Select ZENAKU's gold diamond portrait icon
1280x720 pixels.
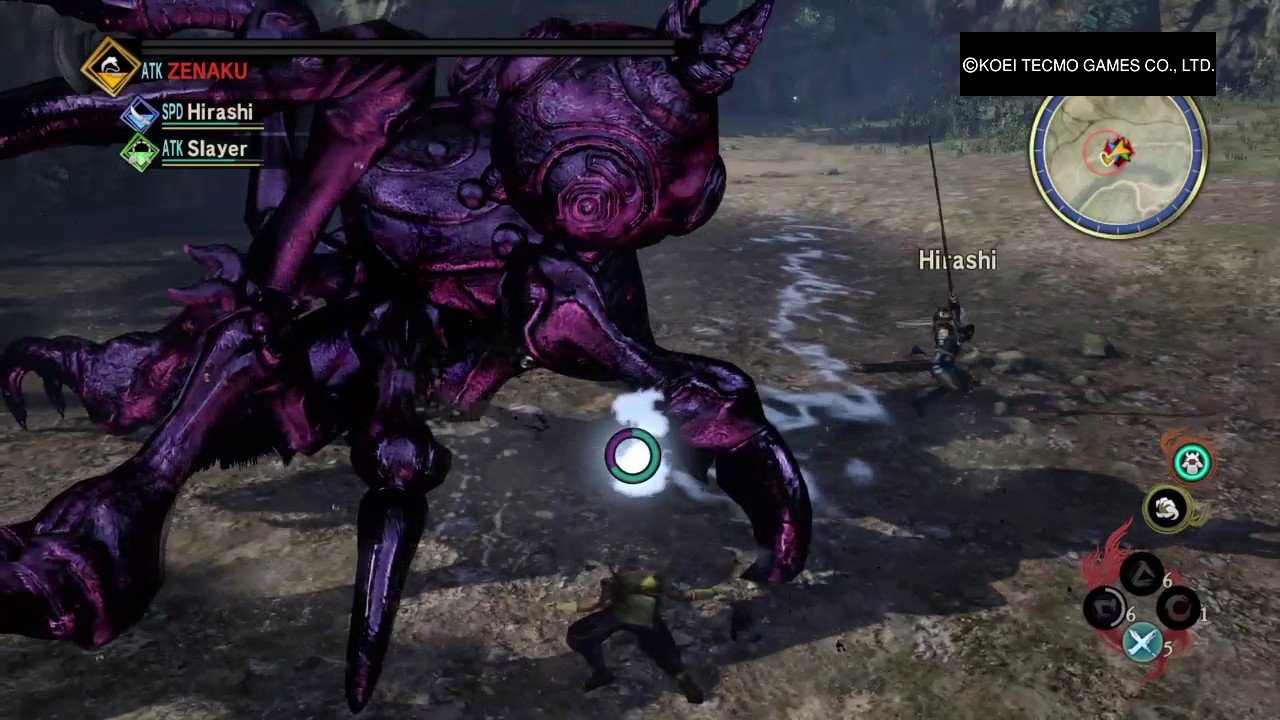(110, 66)
